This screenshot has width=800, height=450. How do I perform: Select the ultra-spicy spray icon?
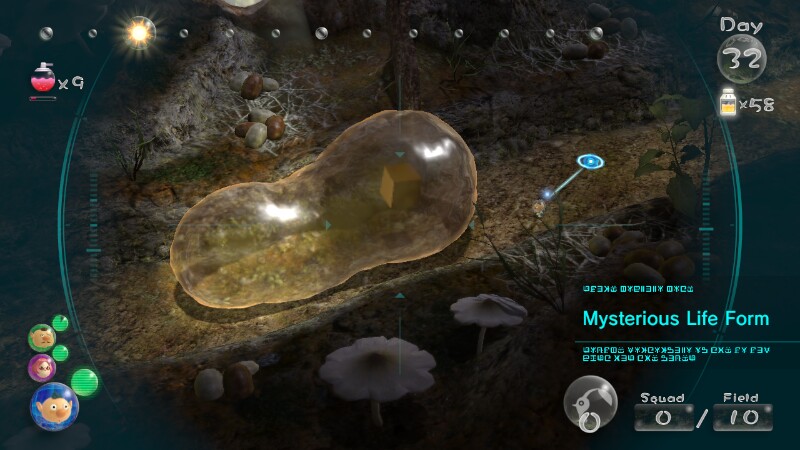click(43, 80)
